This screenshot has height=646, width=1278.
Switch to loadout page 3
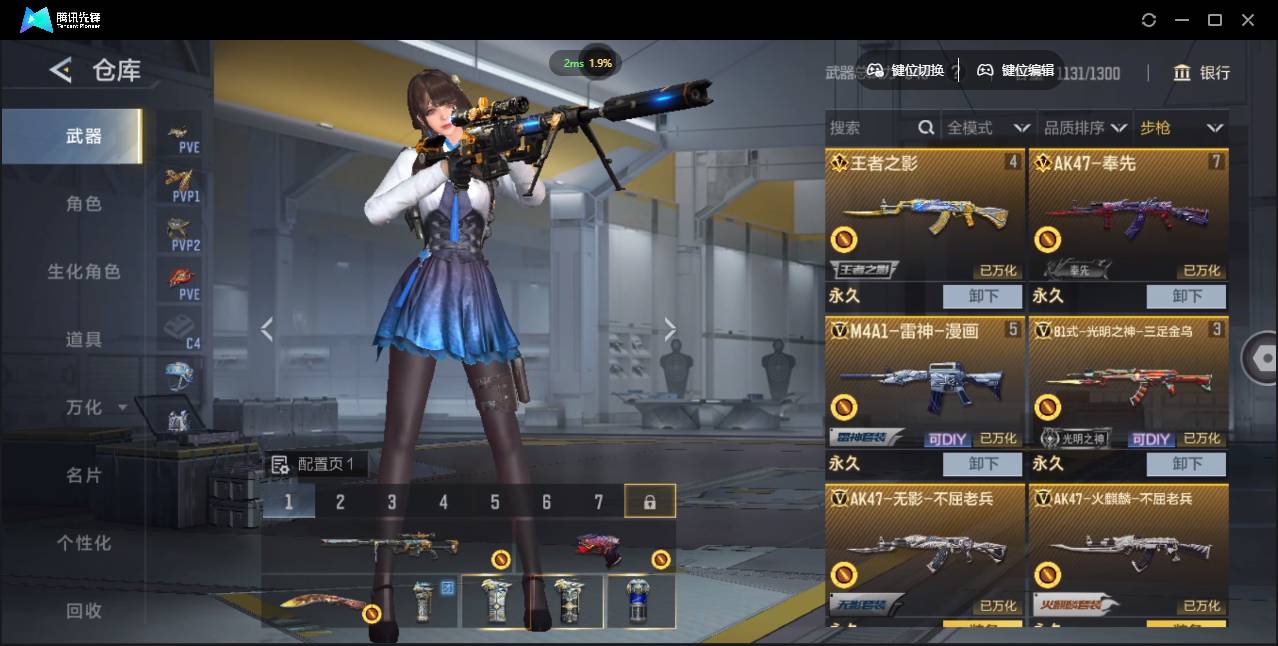click(x=392, y=502)
